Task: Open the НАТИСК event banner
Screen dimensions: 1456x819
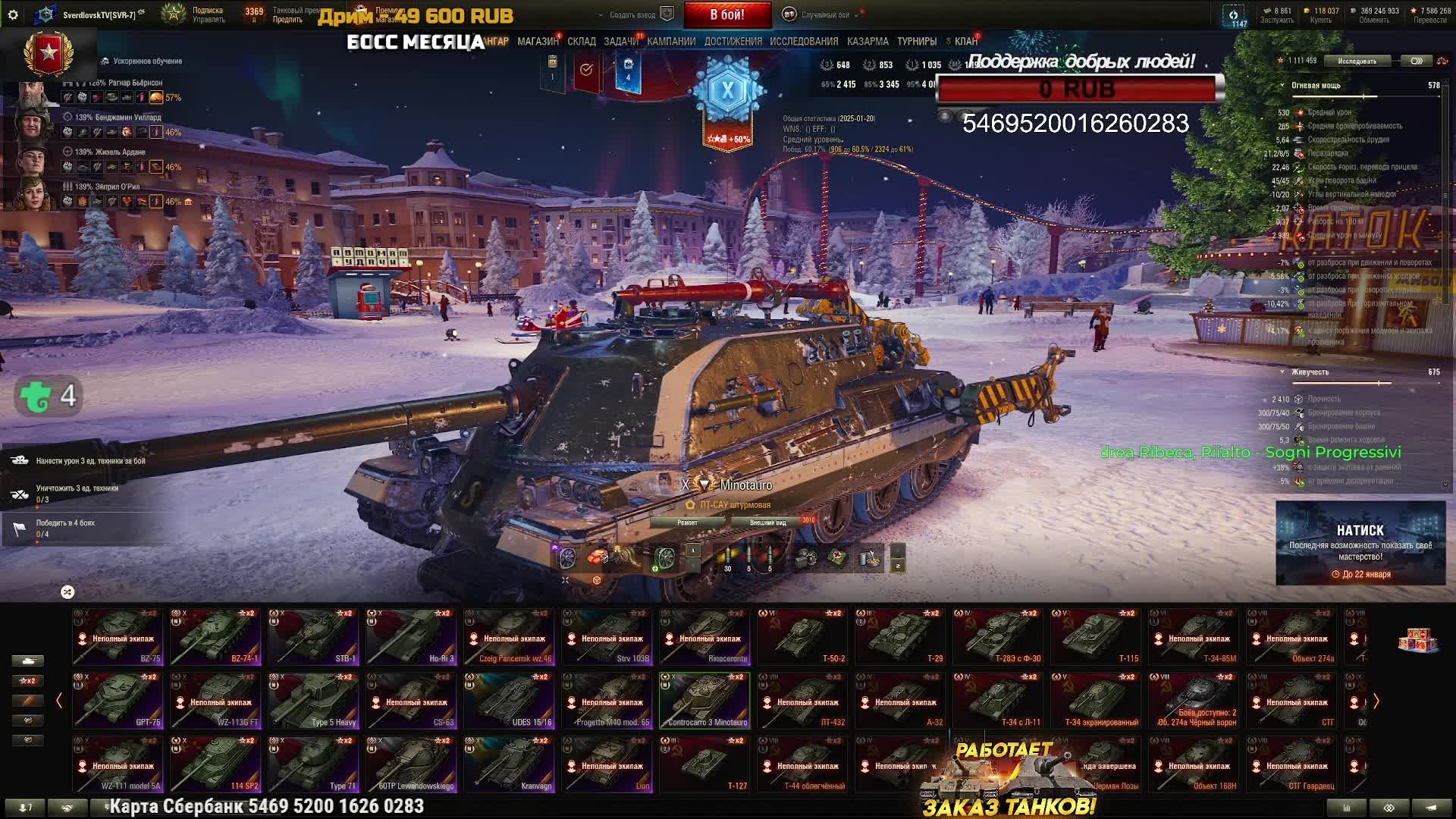Action: pos(1360,543)
